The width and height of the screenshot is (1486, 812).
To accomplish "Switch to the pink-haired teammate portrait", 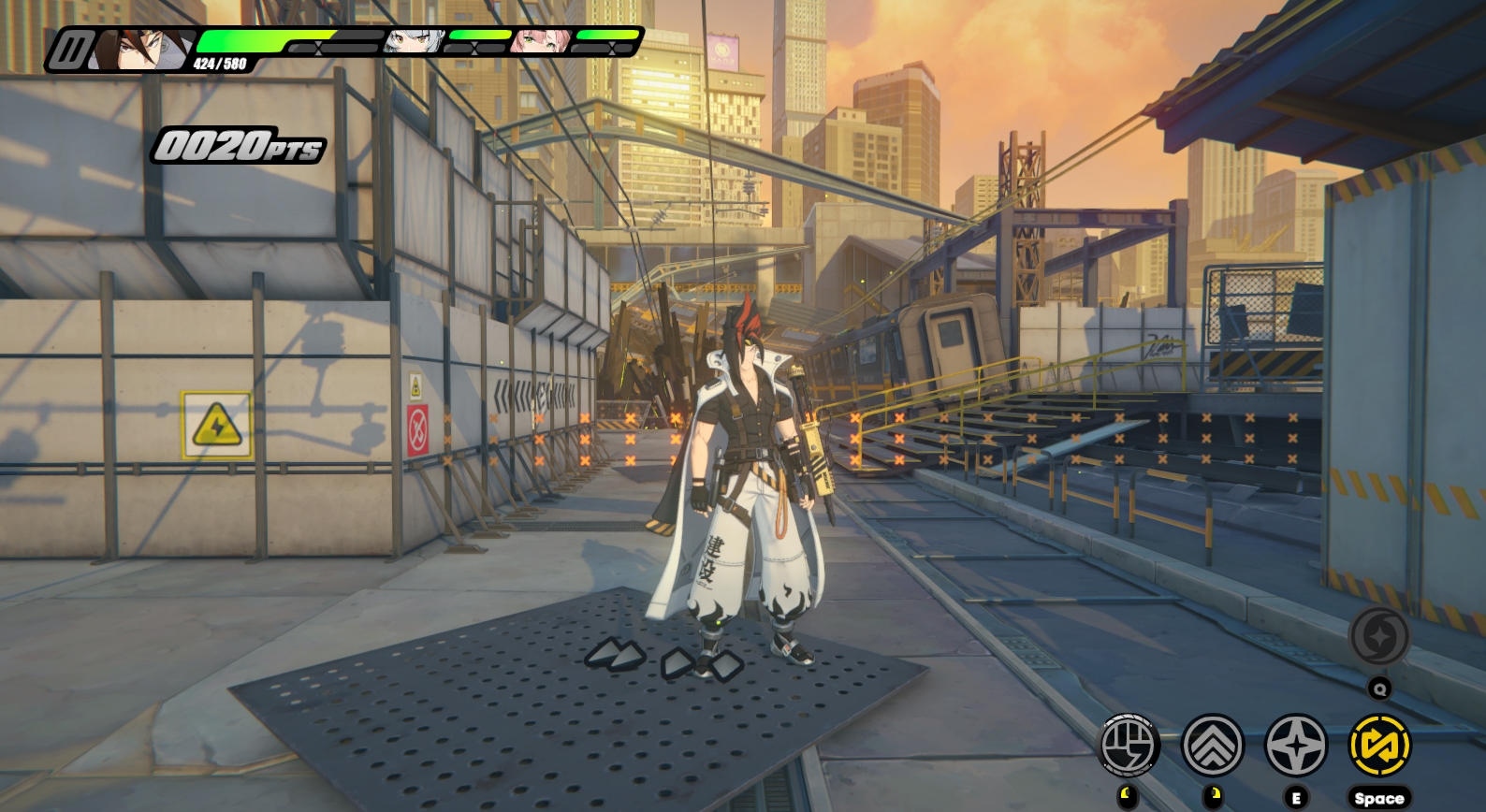I will pyautogui.click(x=533, y=41).
